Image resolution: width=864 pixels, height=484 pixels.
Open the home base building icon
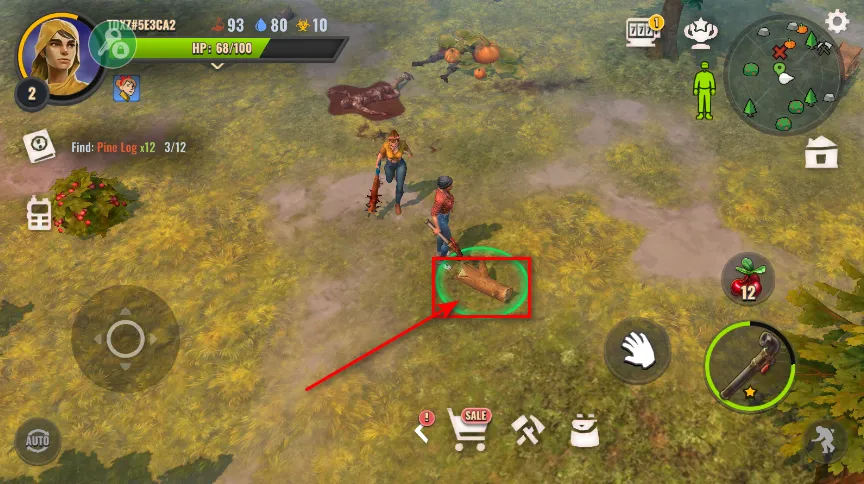point(820,153)
